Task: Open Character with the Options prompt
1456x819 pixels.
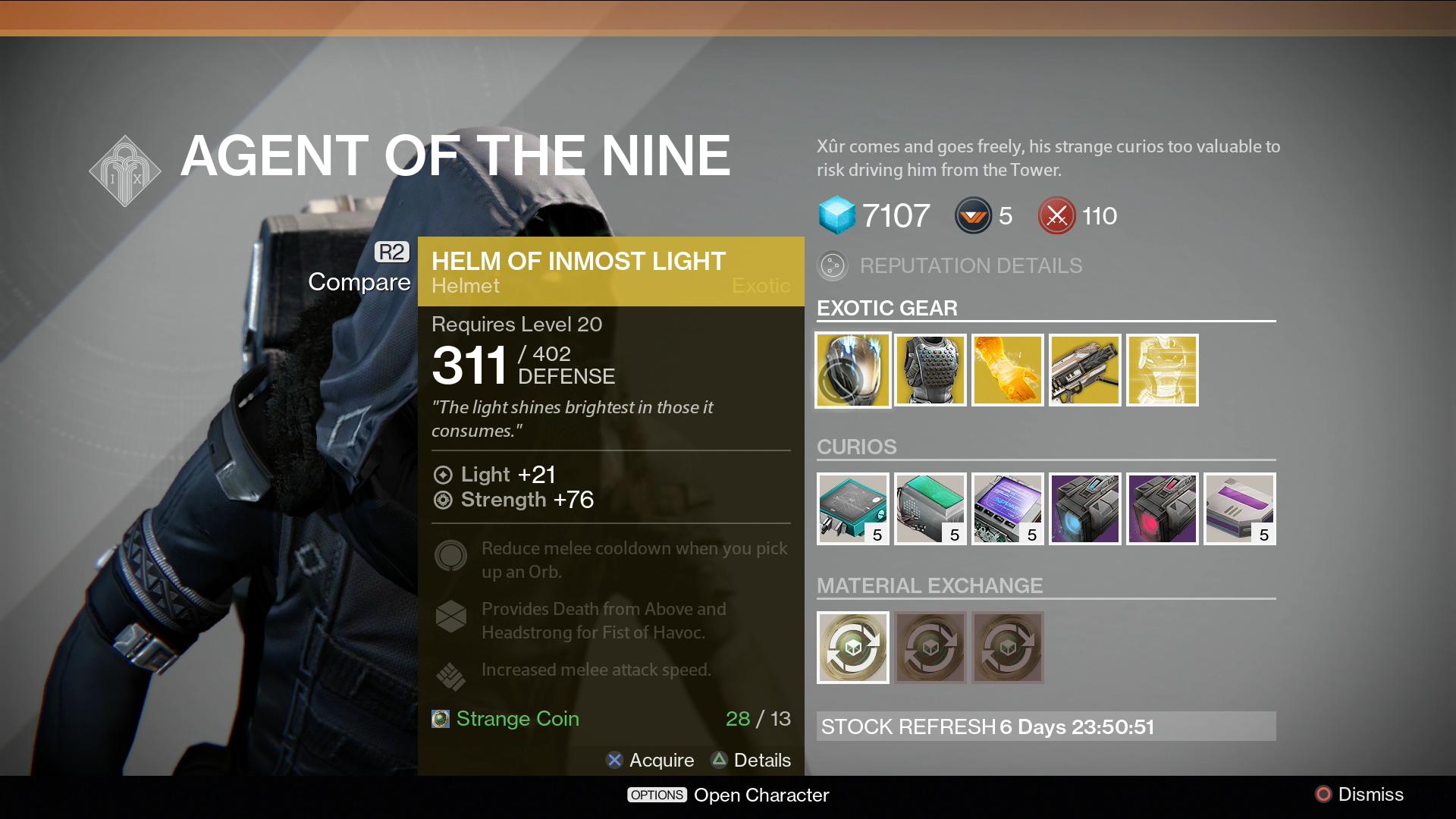Action: click(726, 795)
